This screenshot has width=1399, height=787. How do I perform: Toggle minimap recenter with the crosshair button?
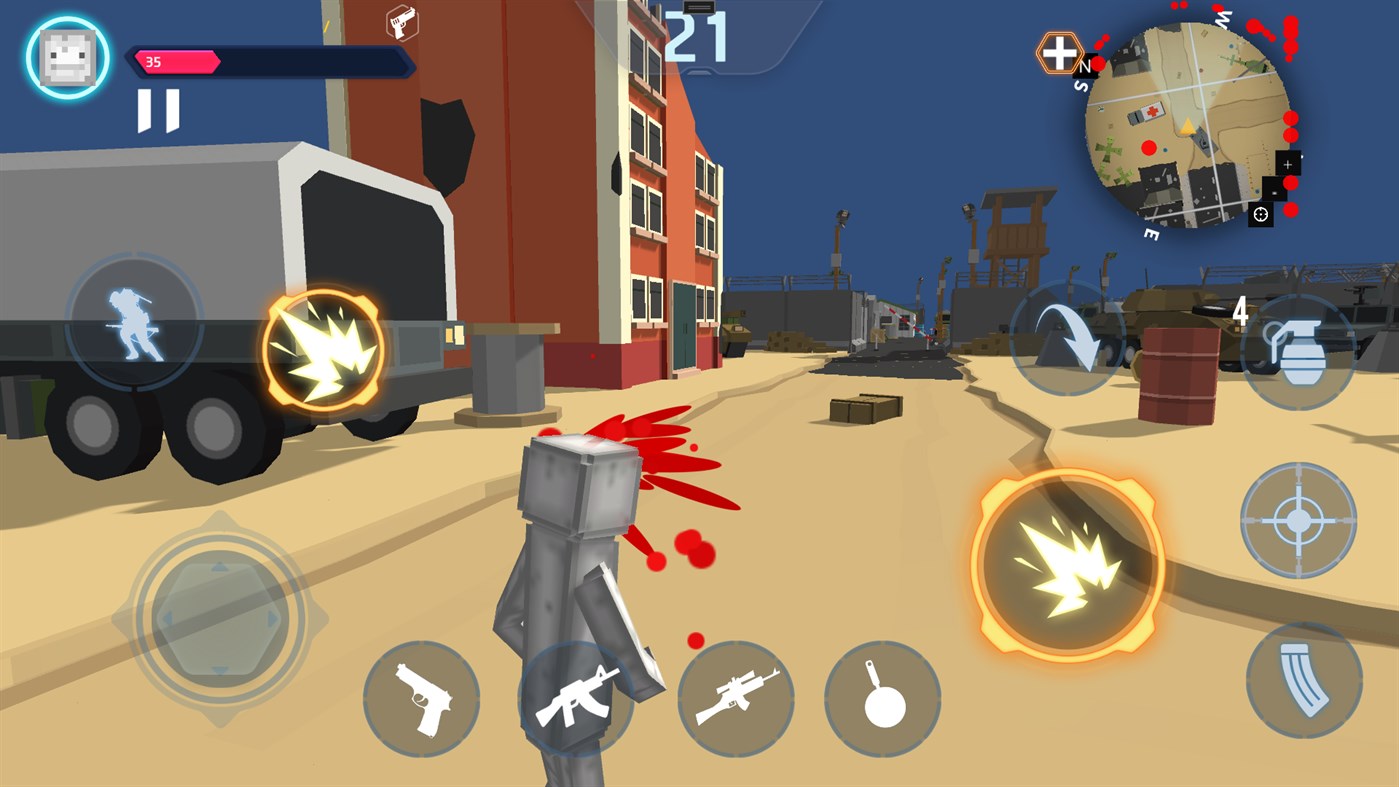(1260, 213)
